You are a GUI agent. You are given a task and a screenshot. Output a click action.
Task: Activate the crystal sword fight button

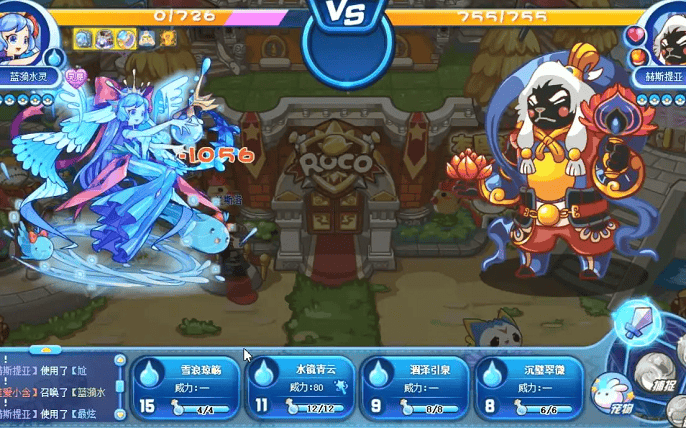coord(636,322)
